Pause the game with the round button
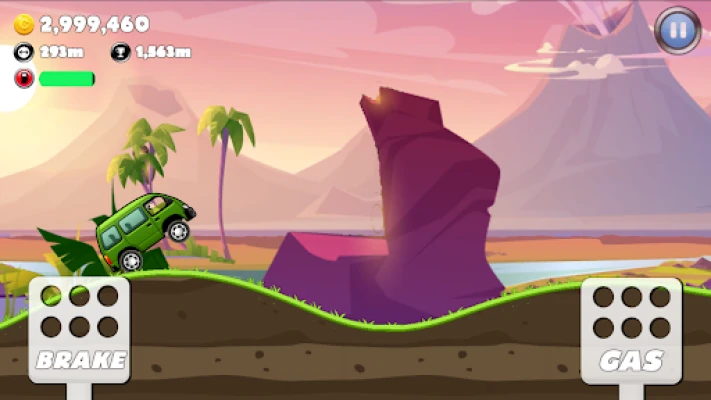 click(677, 30)
